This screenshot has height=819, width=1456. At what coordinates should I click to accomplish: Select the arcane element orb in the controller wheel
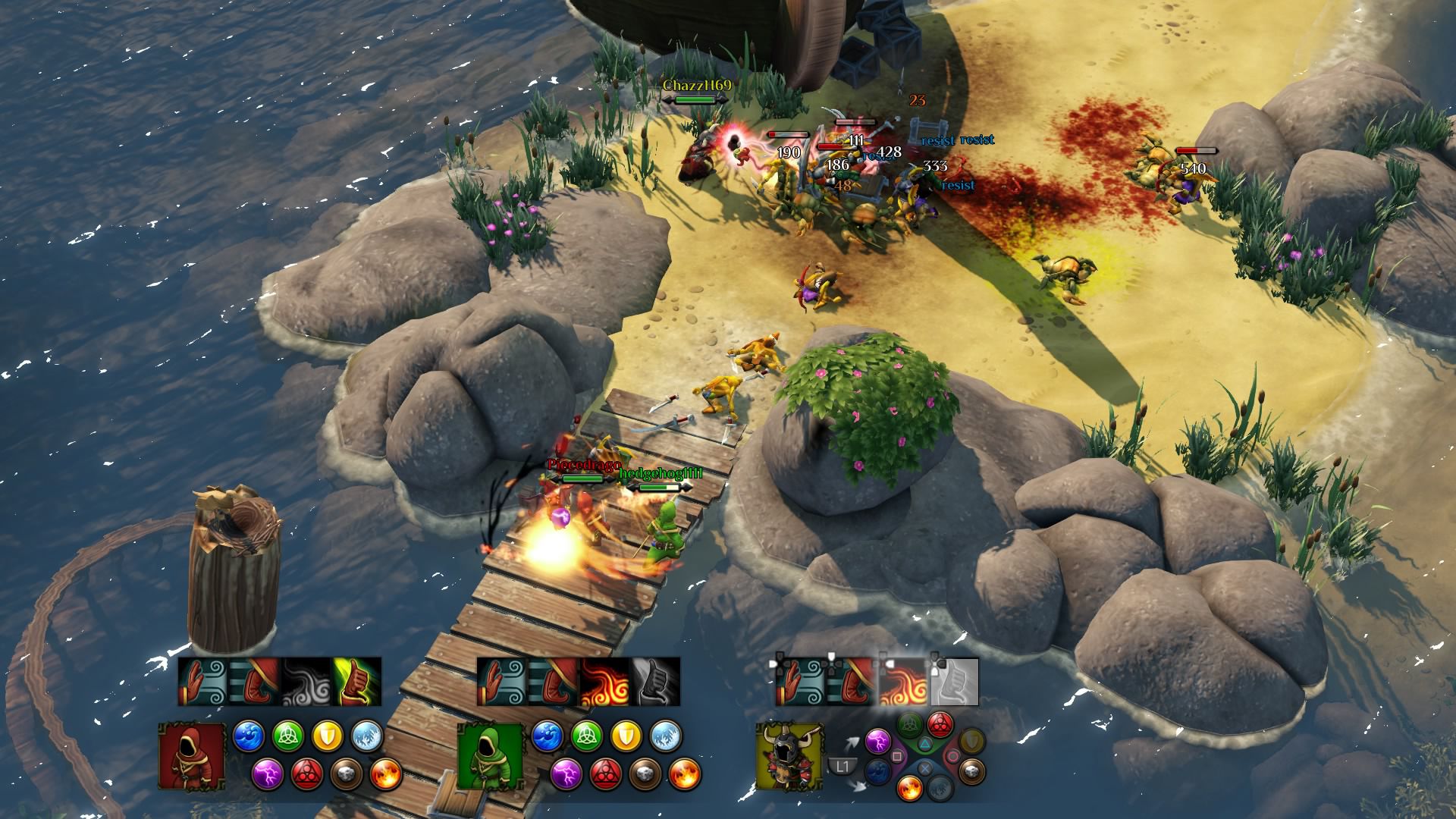940,723
